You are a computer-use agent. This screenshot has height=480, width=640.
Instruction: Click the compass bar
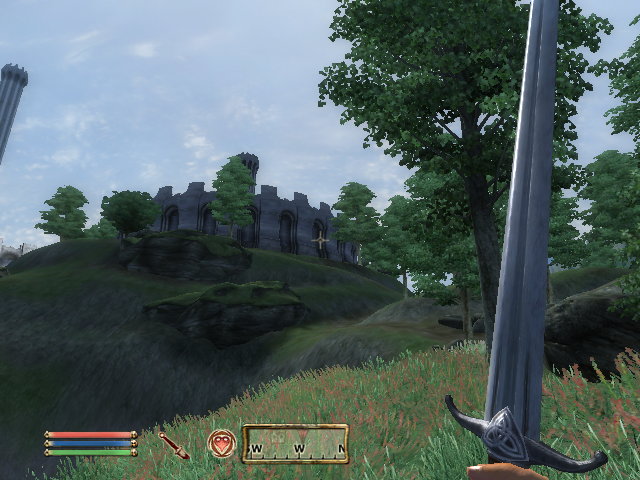pyautogui.click(x=295, y=443)
